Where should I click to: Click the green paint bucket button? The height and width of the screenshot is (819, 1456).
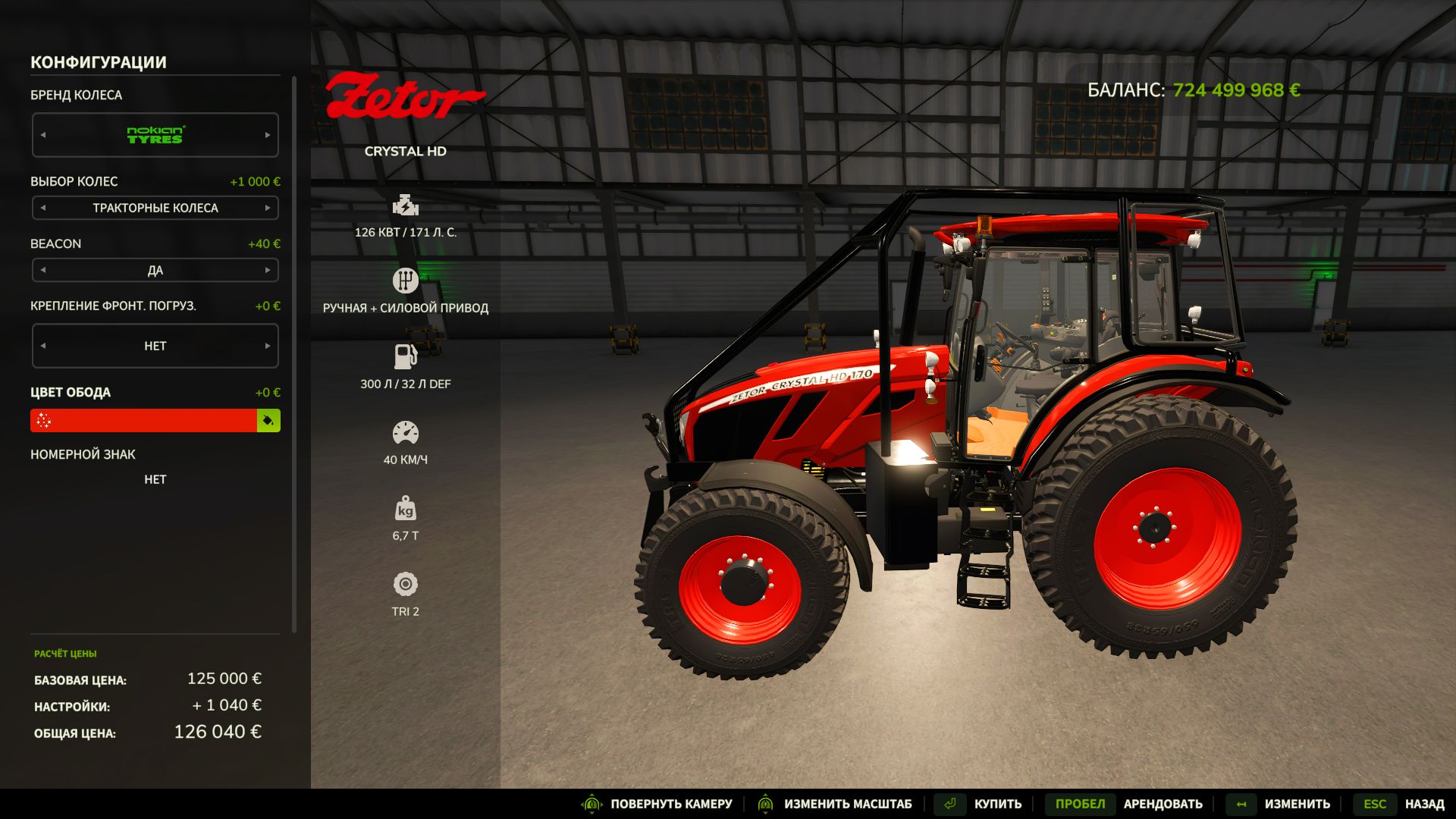[268, 421]
